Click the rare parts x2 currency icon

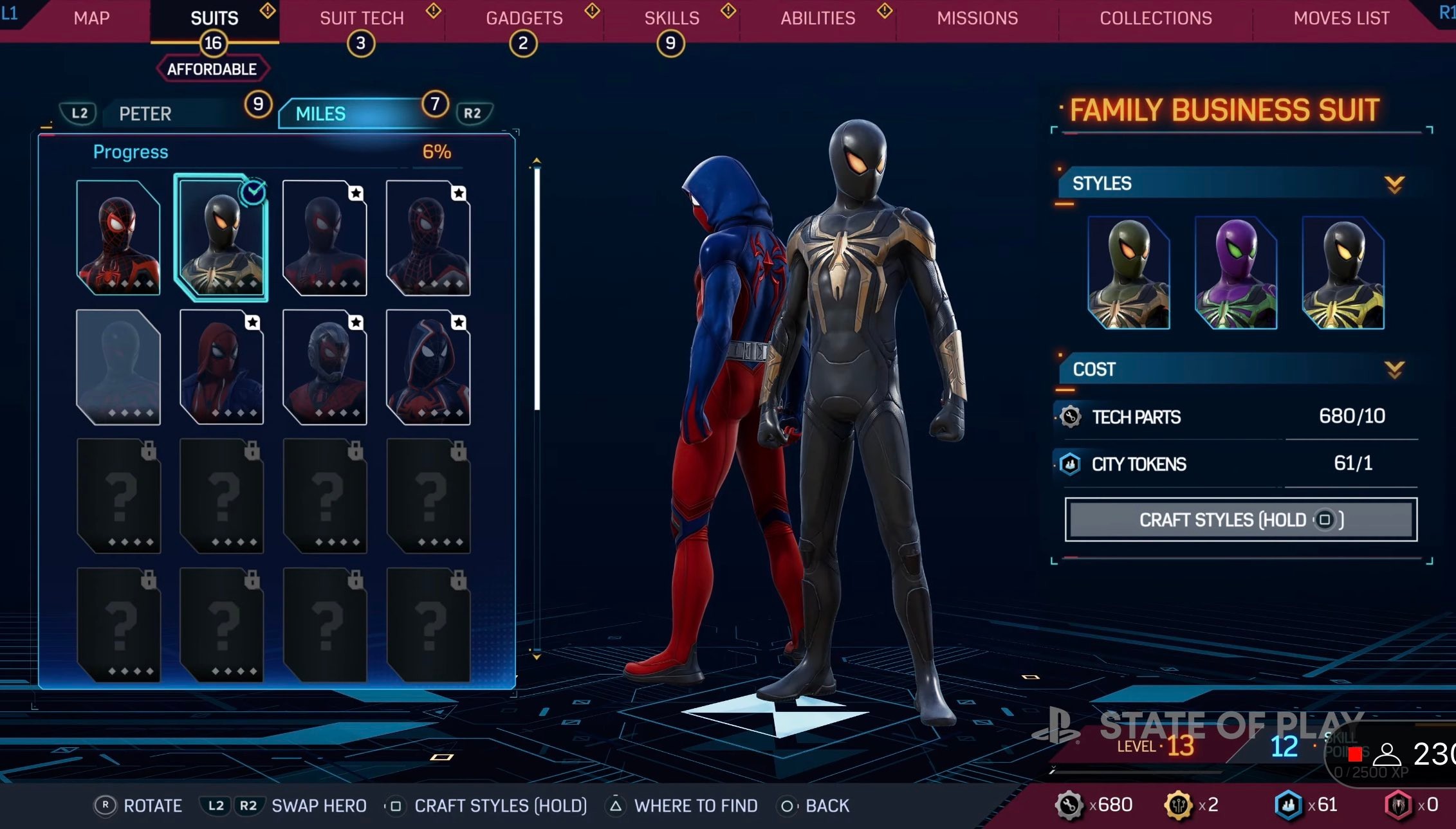coord(1179,805)
